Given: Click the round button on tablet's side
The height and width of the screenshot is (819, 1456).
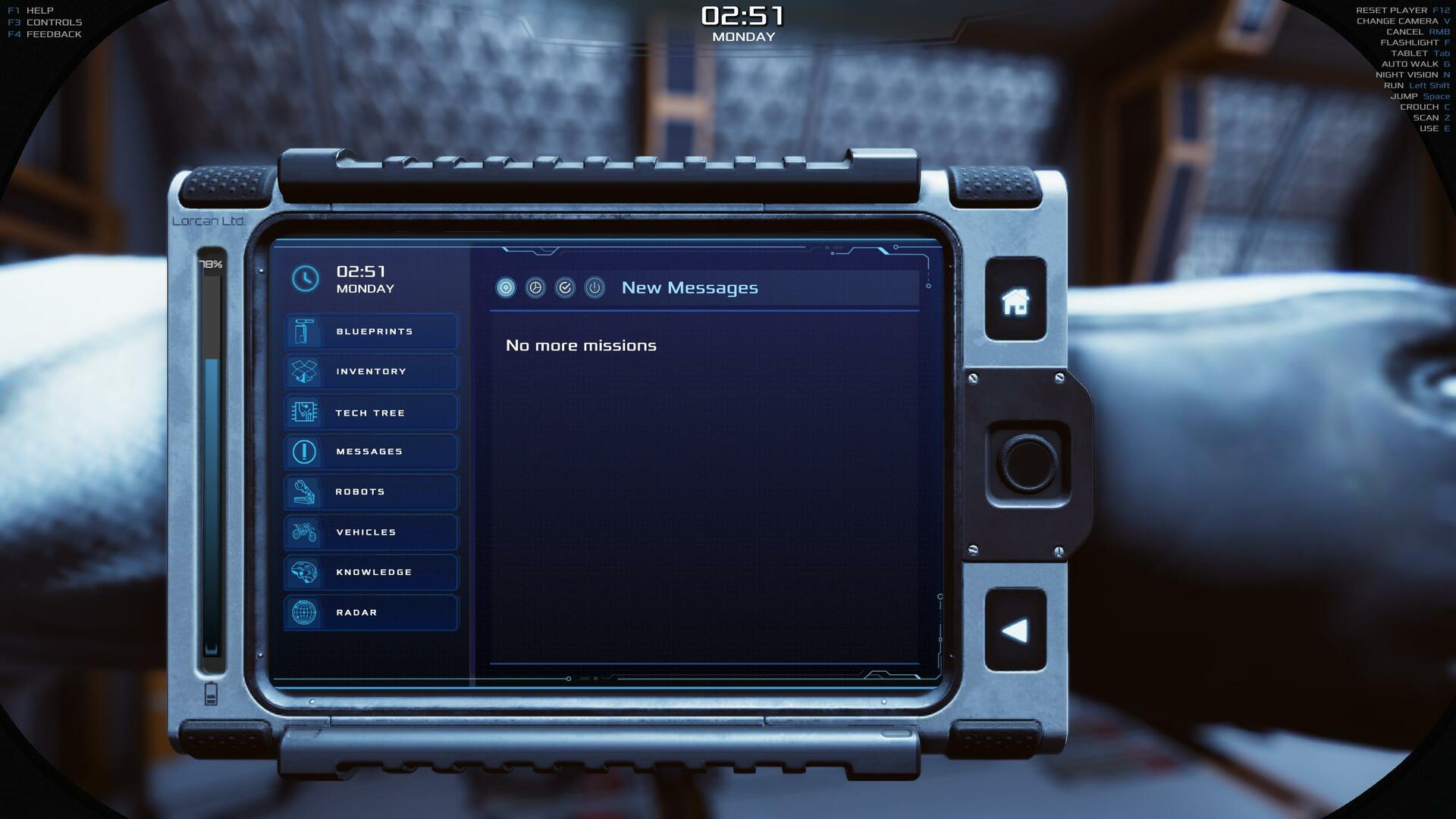Looking at the screenshot, I should pyautogui.click(x=1028, y=463).
